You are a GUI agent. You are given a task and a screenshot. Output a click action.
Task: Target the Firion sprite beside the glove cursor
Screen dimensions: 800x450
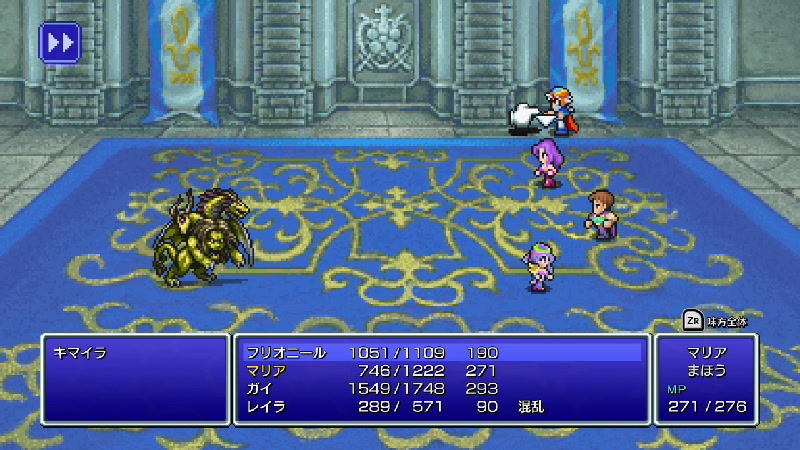click(x=562, y=108)
